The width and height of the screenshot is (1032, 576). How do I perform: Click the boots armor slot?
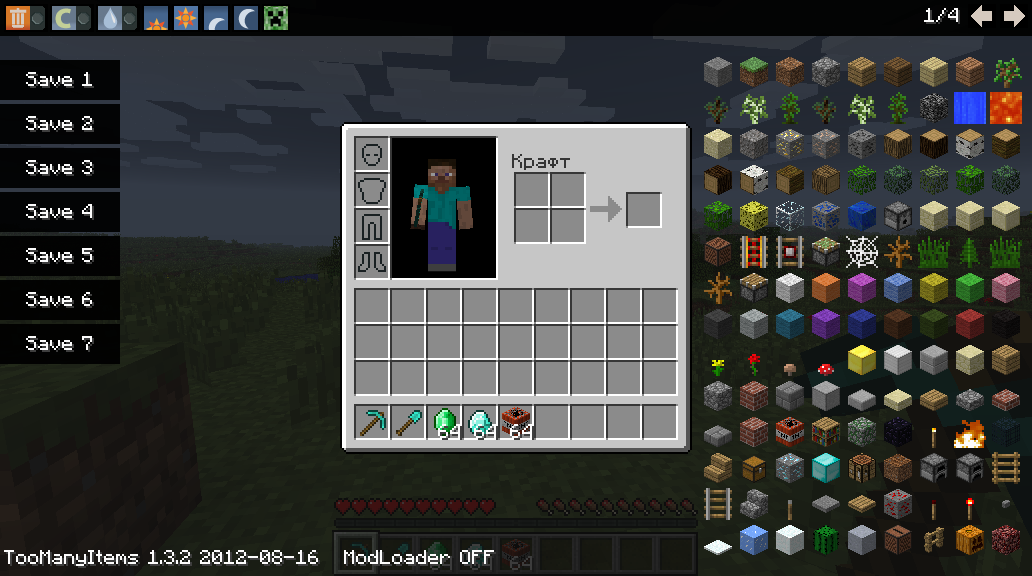click(x=372, y=260)
